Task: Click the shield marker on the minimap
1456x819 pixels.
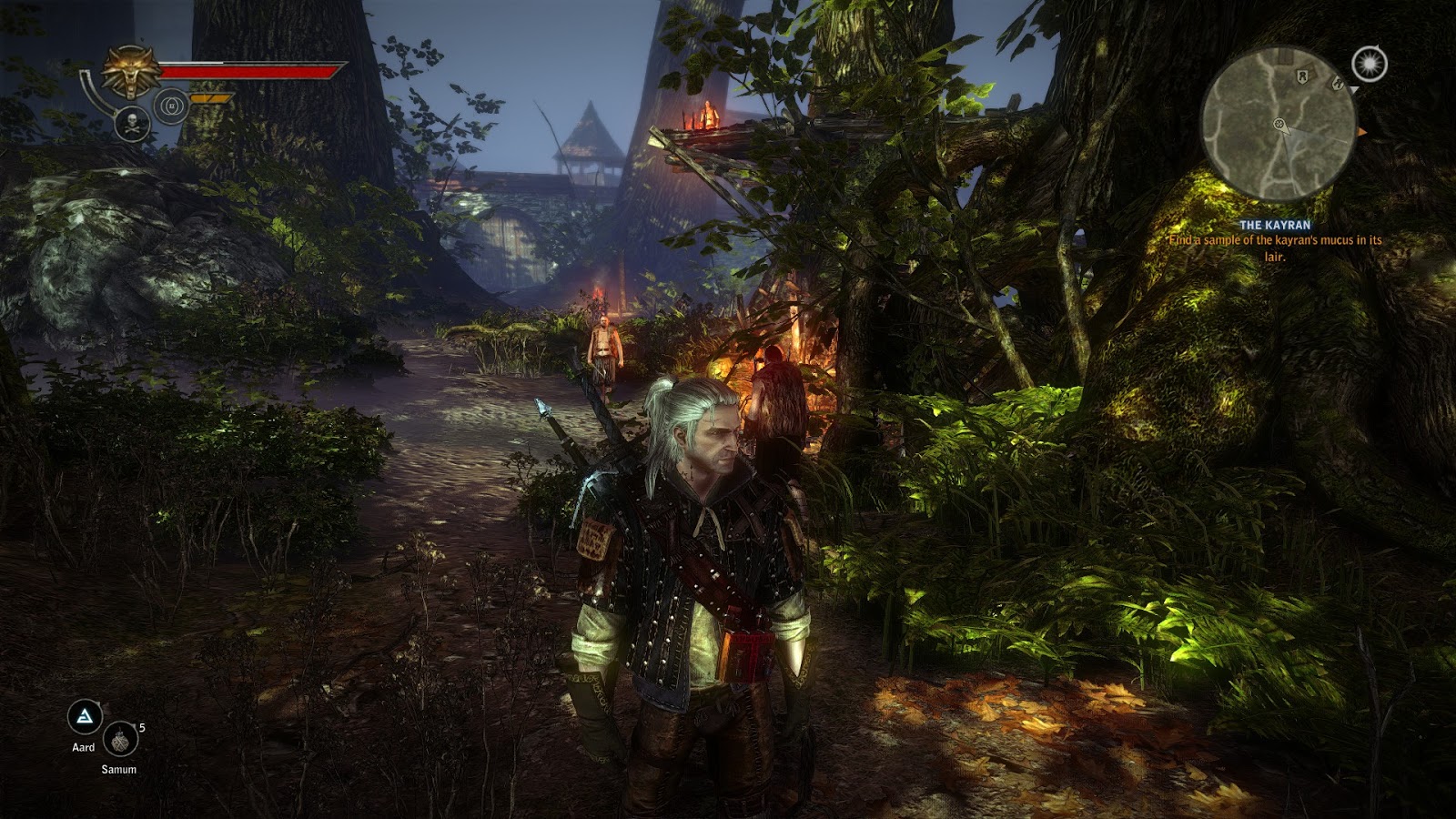Action: [1302, 76]
